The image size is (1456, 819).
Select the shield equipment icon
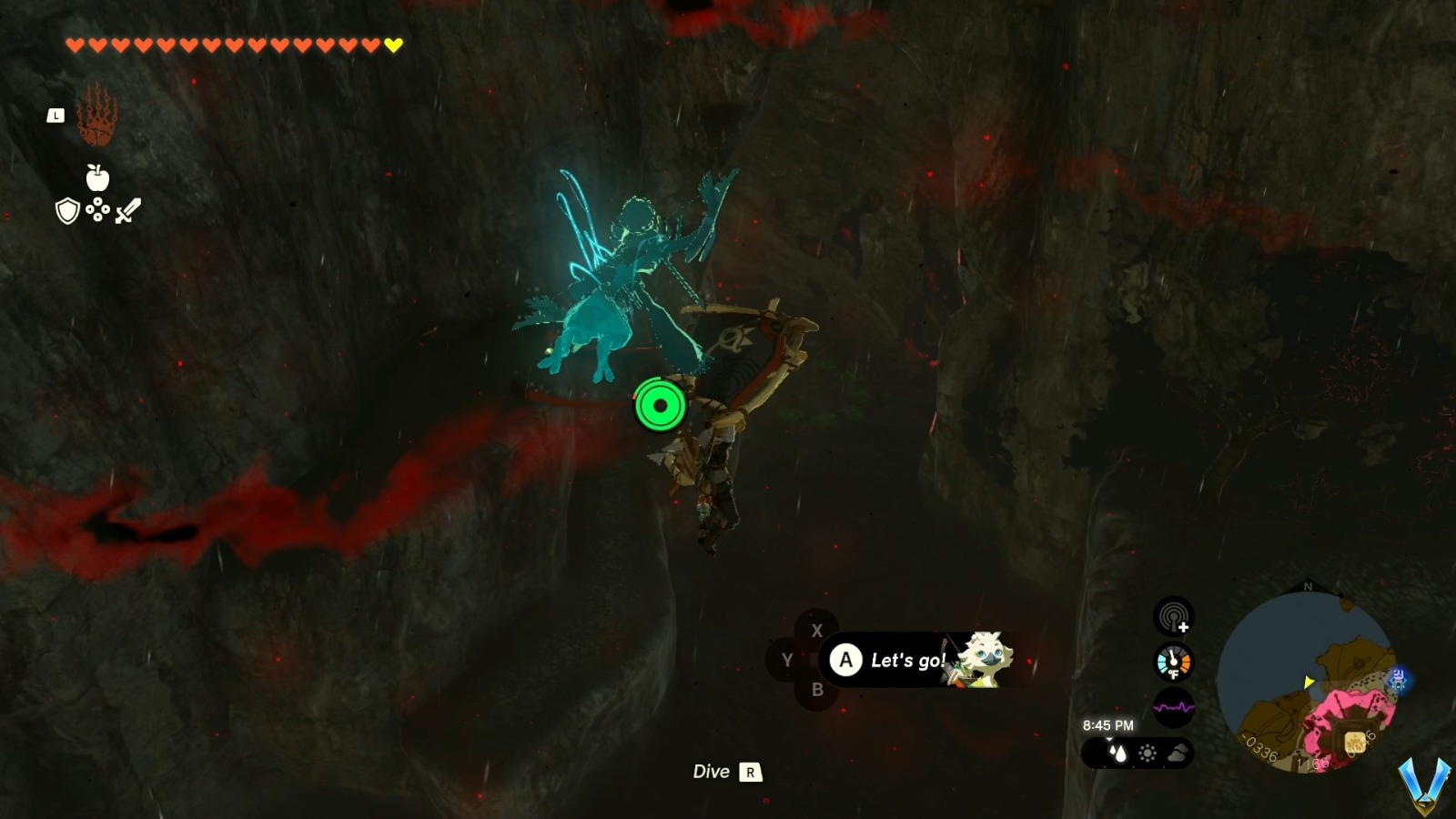point(66,211)
